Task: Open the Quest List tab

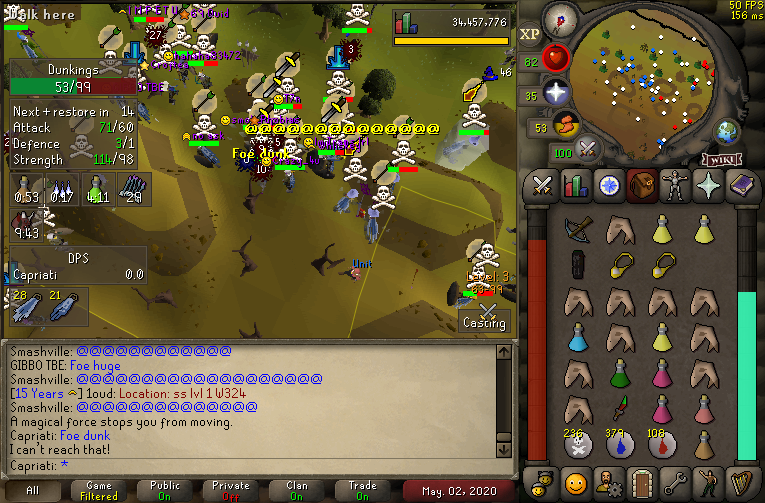Action: click(x=608, y=186)
